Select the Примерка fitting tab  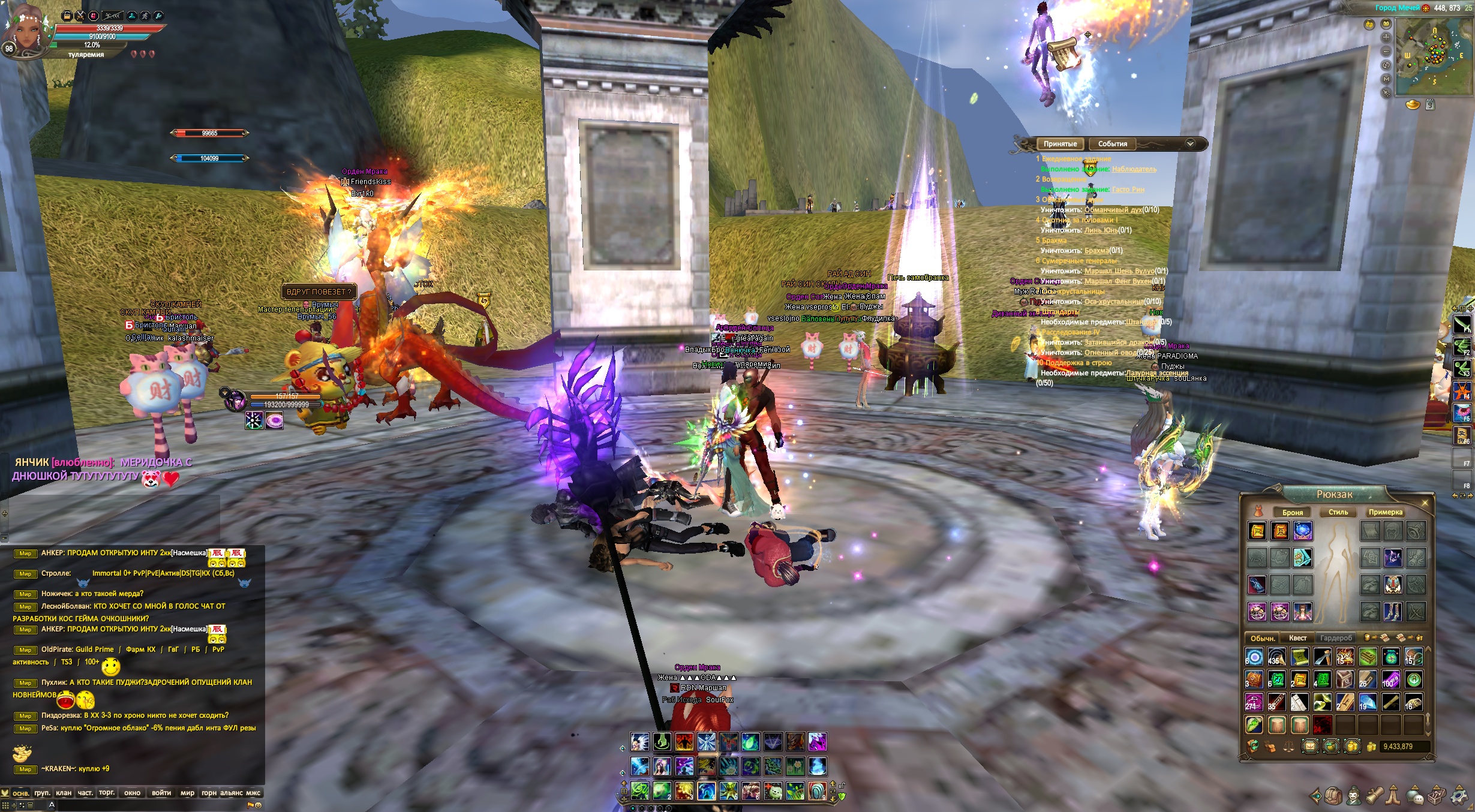point(1385,512)
